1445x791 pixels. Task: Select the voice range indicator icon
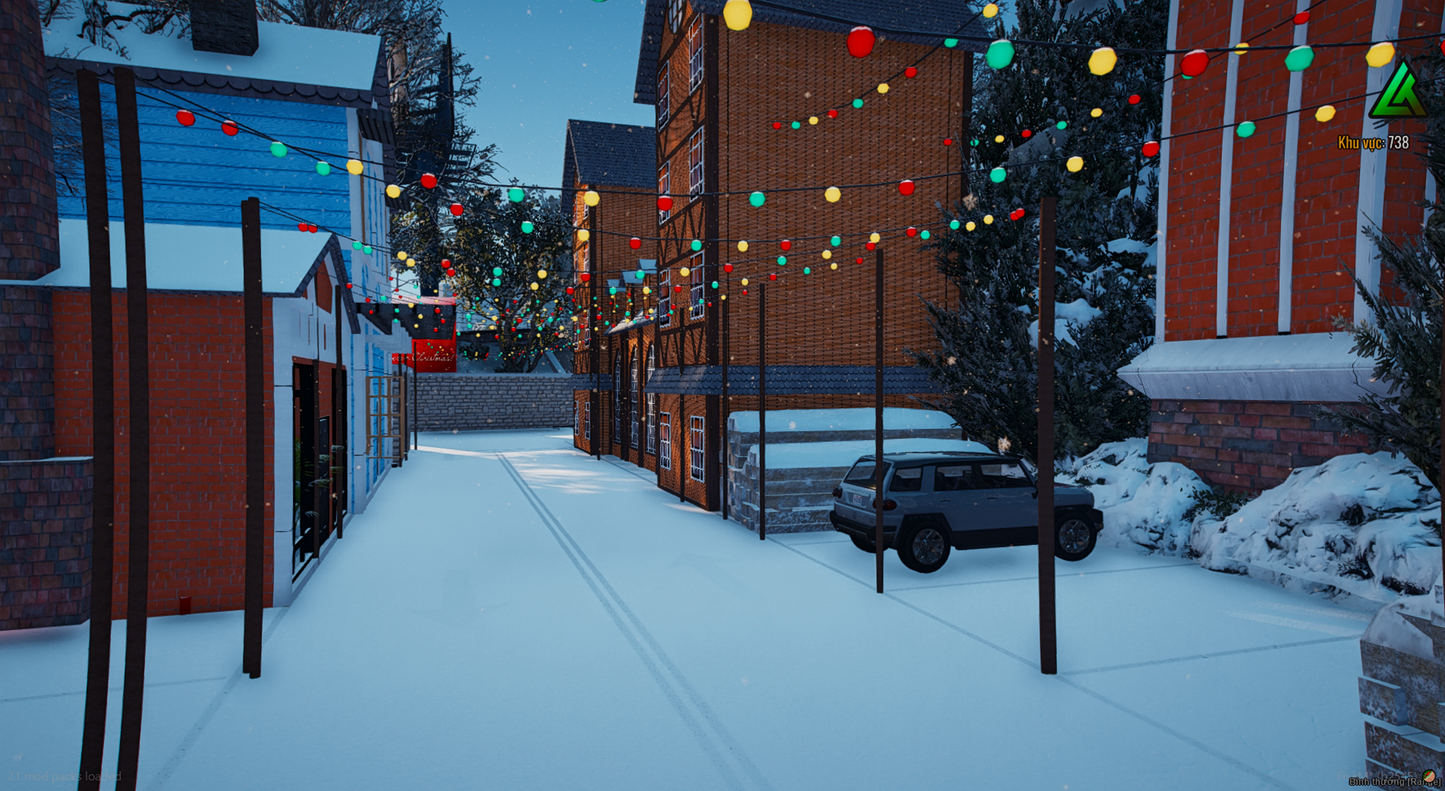point(1431,777)
